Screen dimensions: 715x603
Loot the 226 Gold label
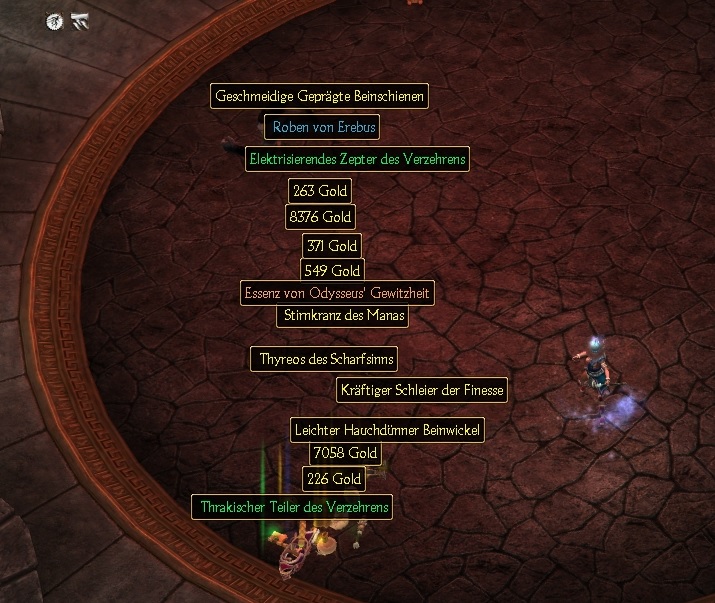[x=333, y=479]
